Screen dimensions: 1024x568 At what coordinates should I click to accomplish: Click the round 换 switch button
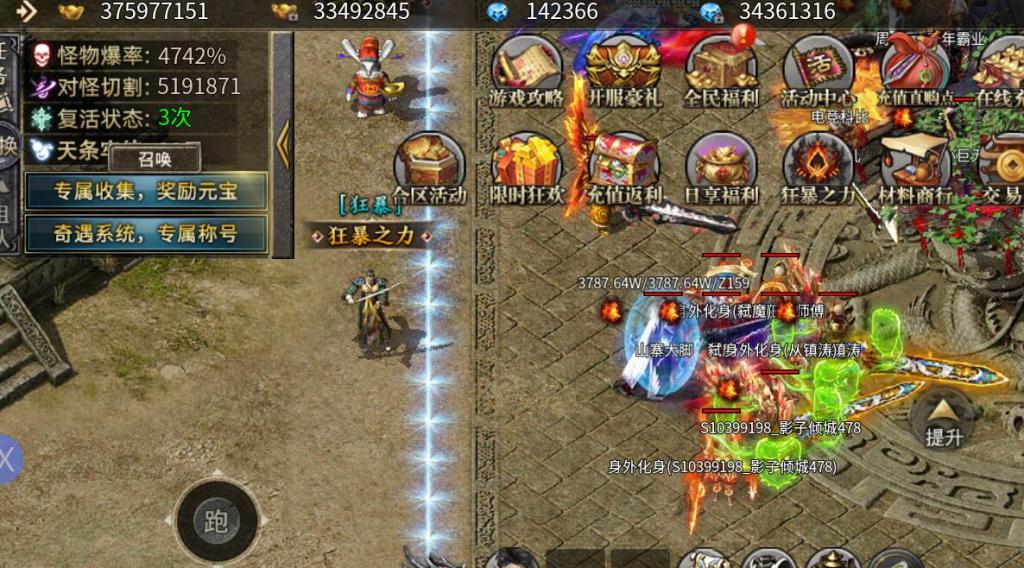[x=8, y=145]
